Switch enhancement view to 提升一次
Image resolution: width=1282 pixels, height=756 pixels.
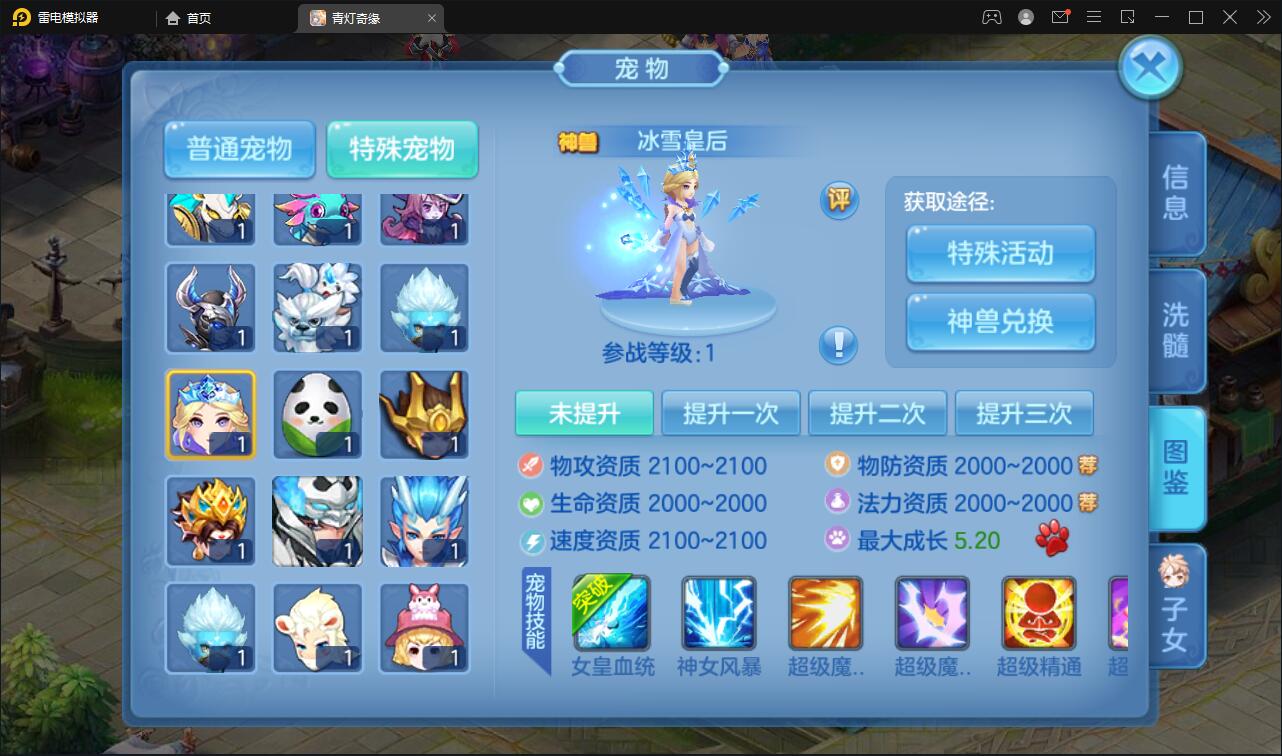(731, 412)
